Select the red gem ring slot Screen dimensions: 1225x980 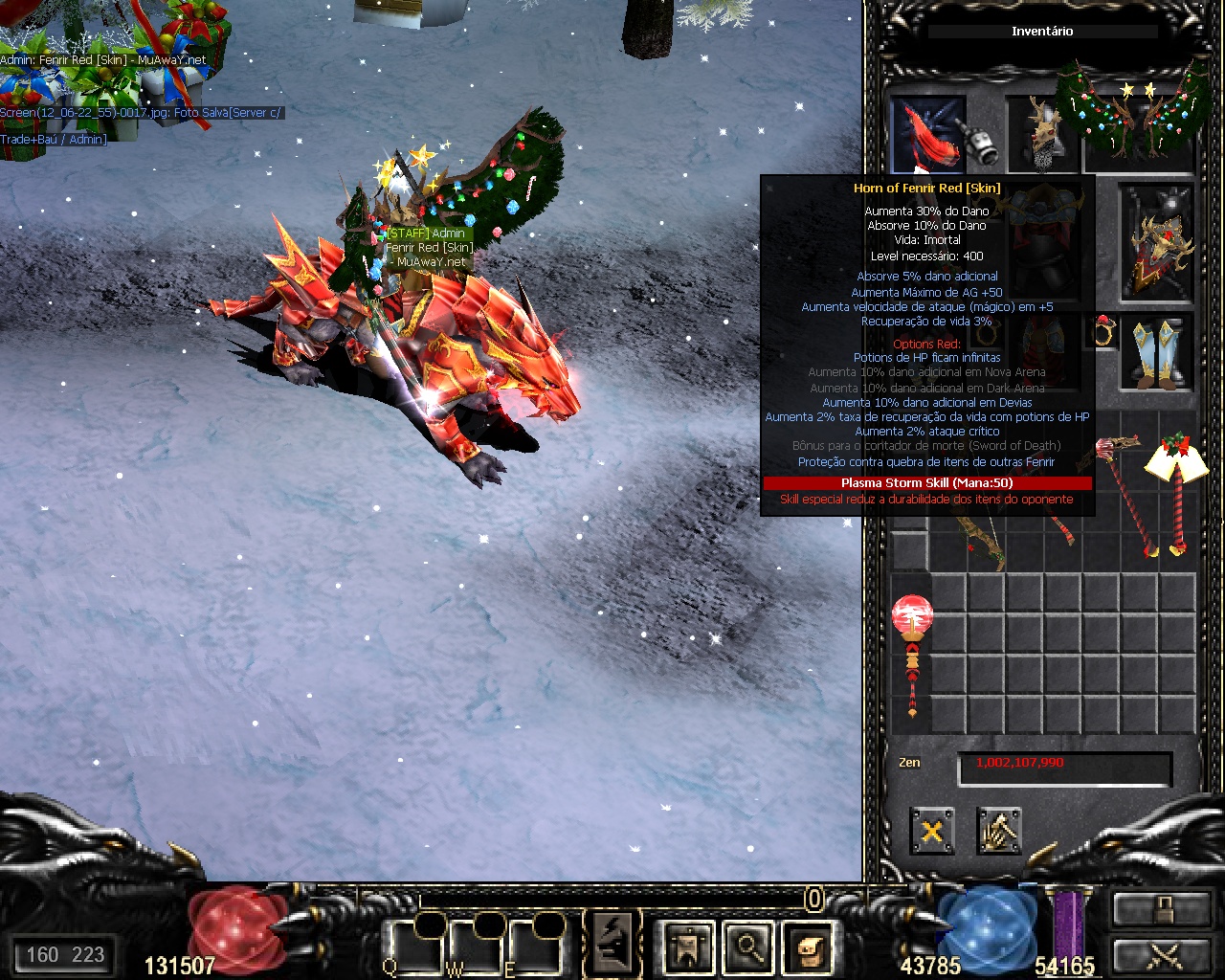point(1105,328)
